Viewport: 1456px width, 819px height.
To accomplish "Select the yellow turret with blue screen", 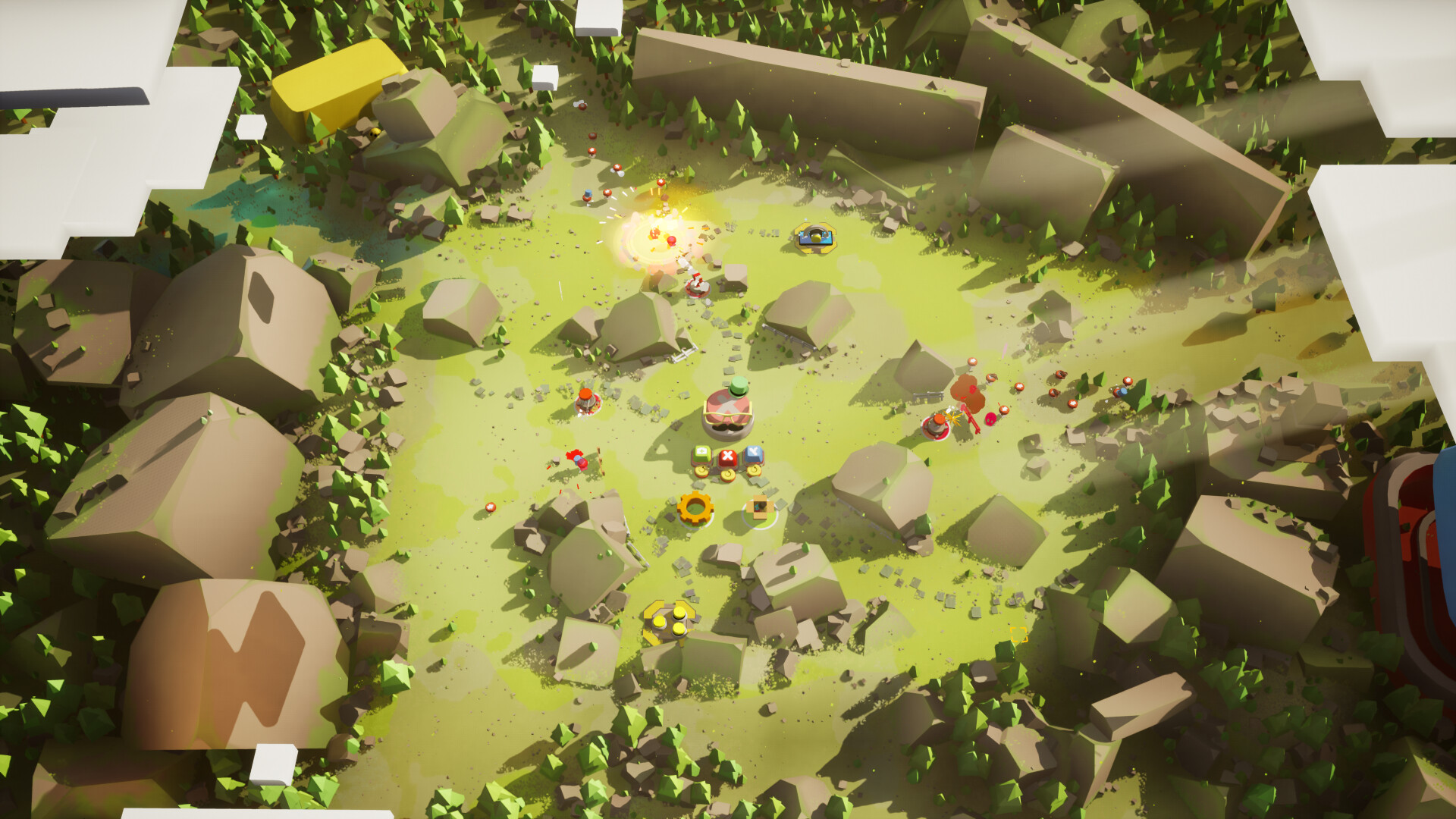I will click(815, 237).
